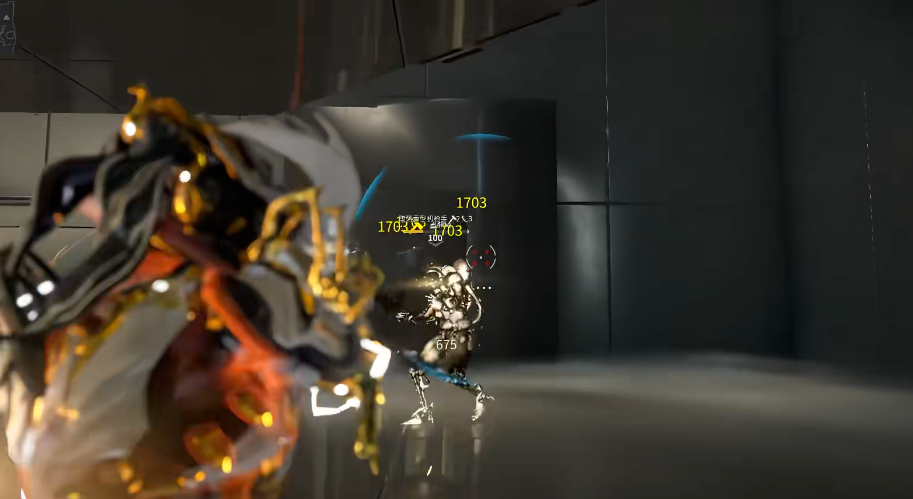
Task: Open the minimap in the corner
Action: pyautogui.click(x=8, y=26)
